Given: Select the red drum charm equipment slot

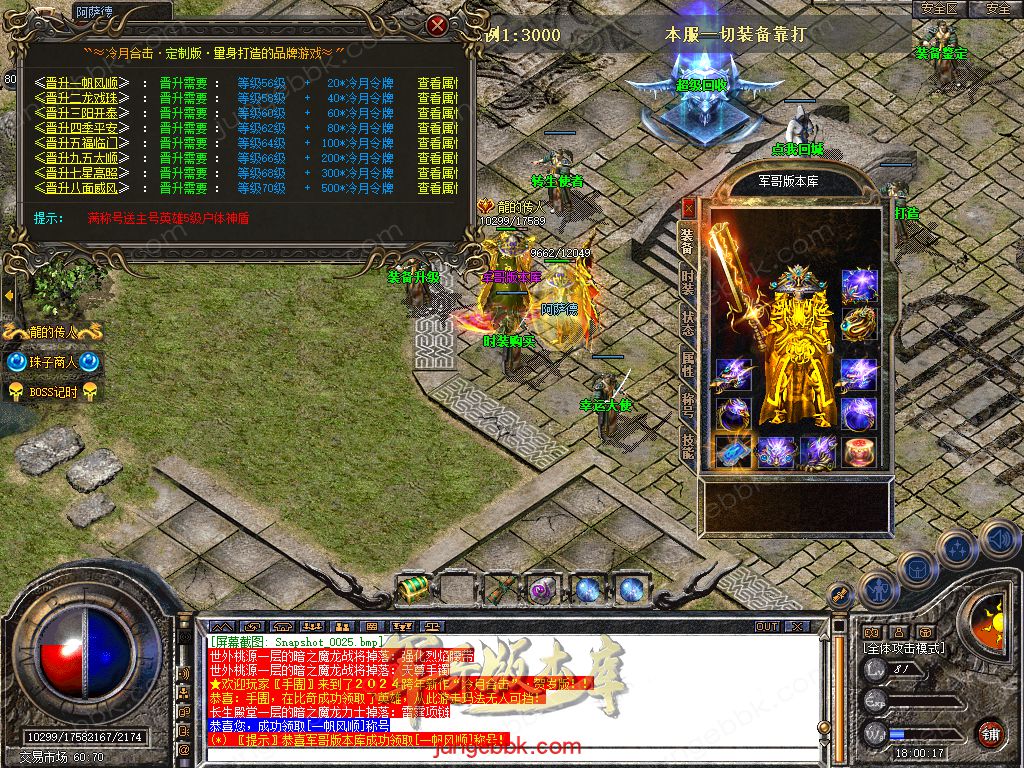Looking at the screenshot, I should tap(859, 452).
